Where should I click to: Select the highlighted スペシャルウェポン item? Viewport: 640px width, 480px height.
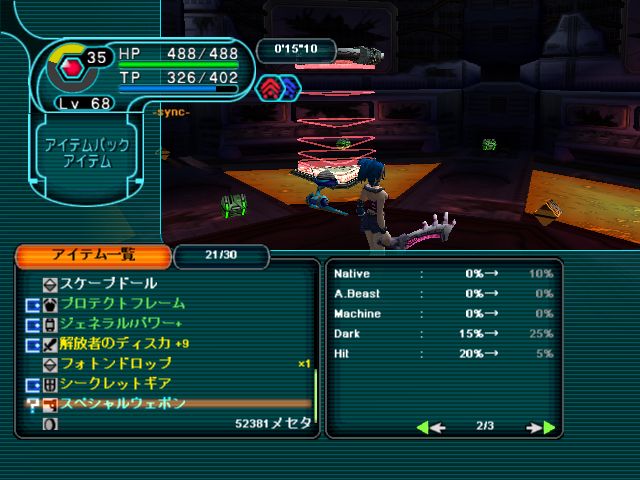click(123, 403)
